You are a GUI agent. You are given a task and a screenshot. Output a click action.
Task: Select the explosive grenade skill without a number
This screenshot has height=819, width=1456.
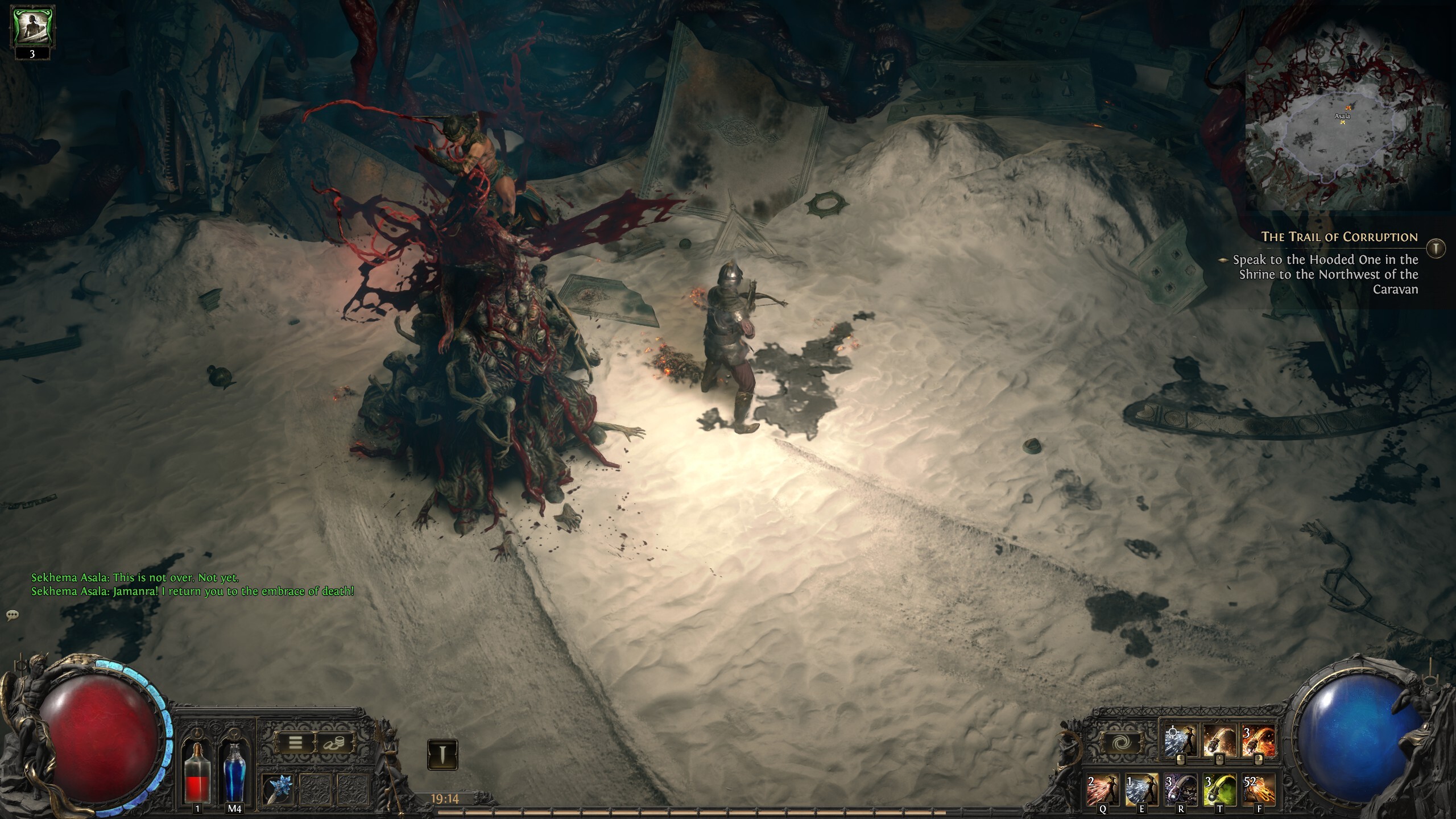[1219, 742]
